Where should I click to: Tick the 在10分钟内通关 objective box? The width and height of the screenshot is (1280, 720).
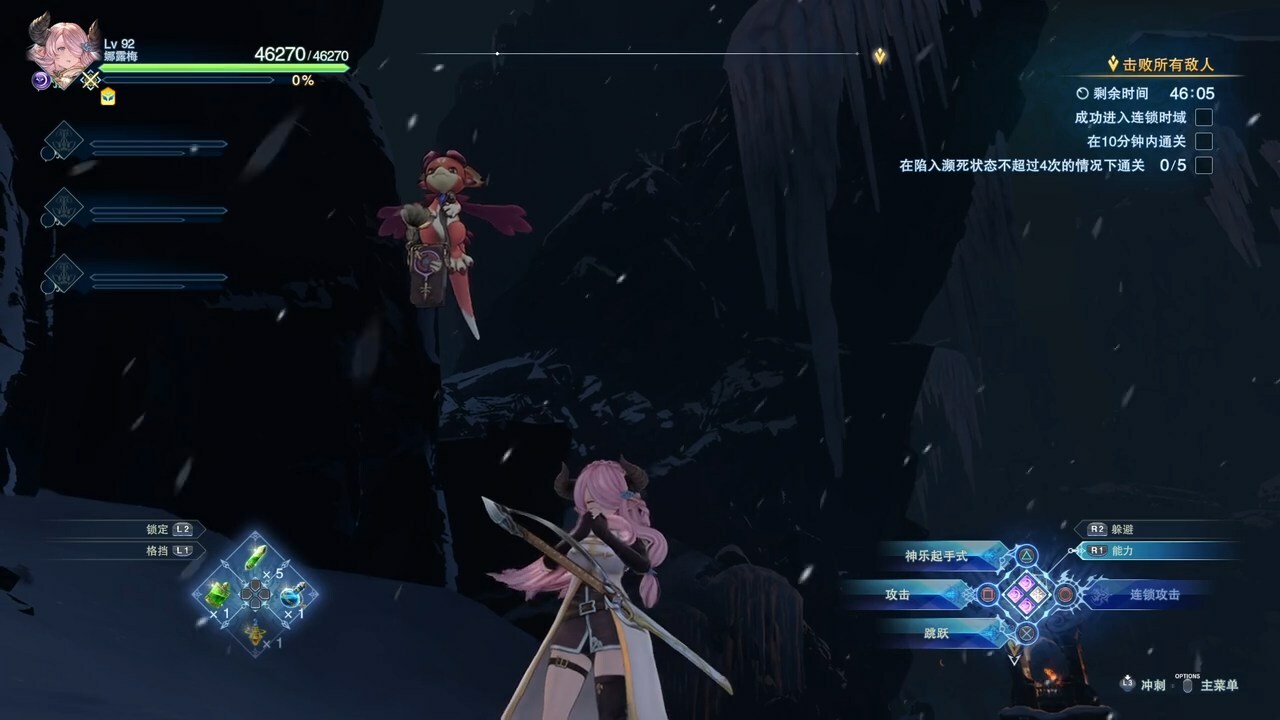click(x=1204, y=141)
